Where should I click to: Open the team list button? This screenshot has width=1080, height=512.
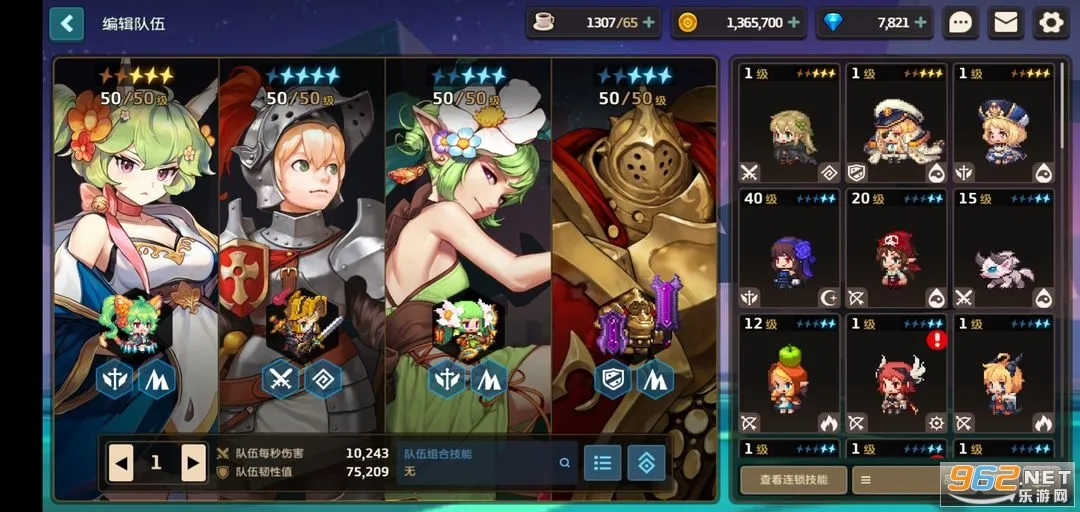[602, 462]
